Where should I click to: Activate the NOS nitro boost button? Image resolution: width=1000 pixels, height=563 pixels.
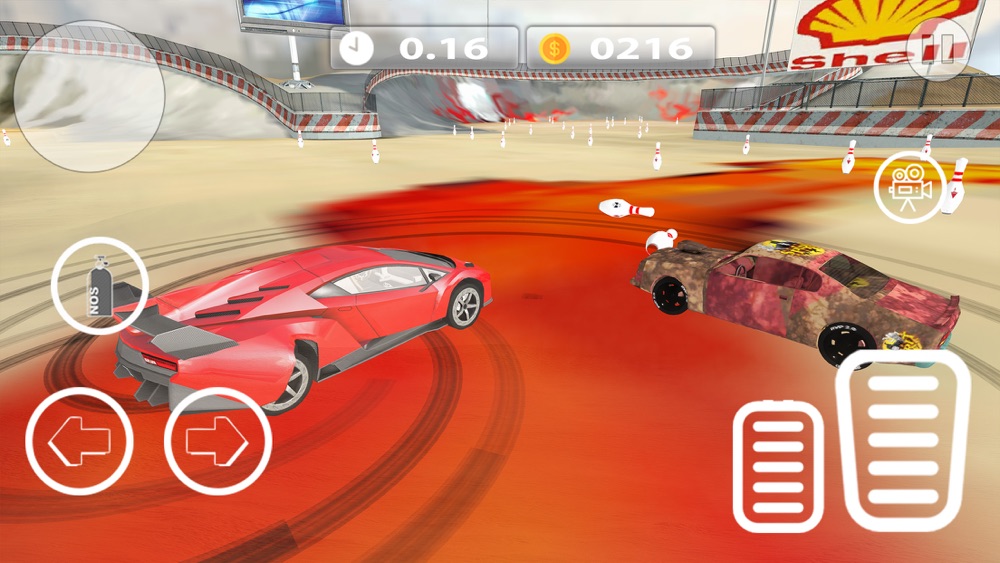(x=99, y=286)
